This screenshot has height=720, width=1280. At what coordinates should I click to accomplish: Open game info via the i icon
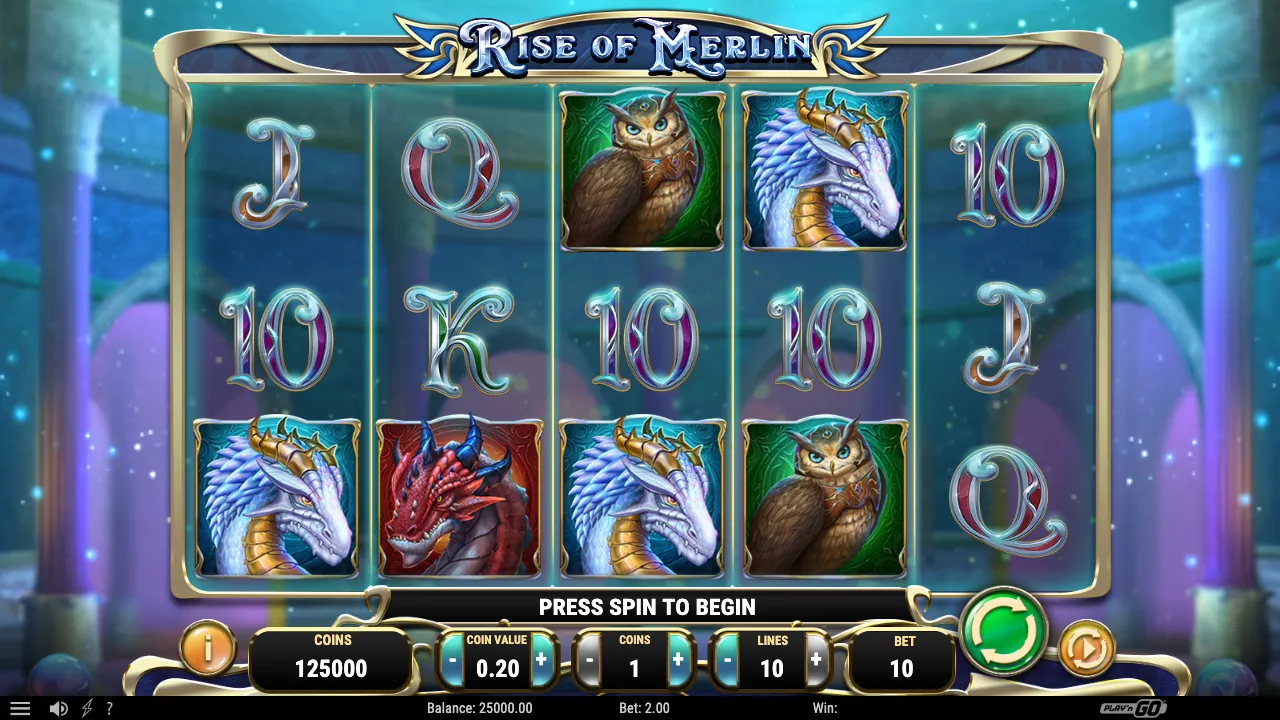(206, 647)
